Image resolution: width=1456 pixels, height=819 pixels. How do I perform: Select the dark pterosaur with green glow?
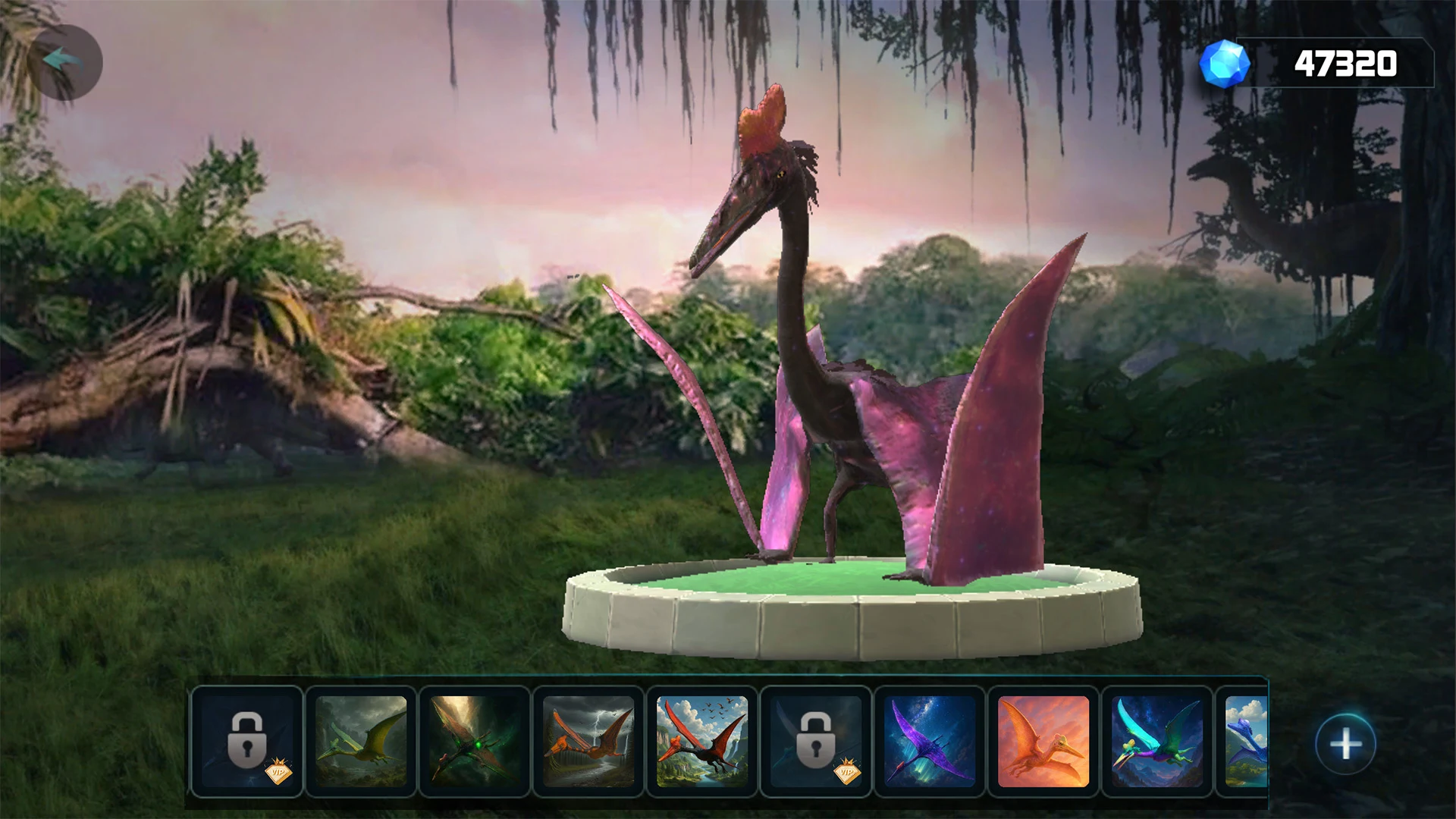[475, 742]
